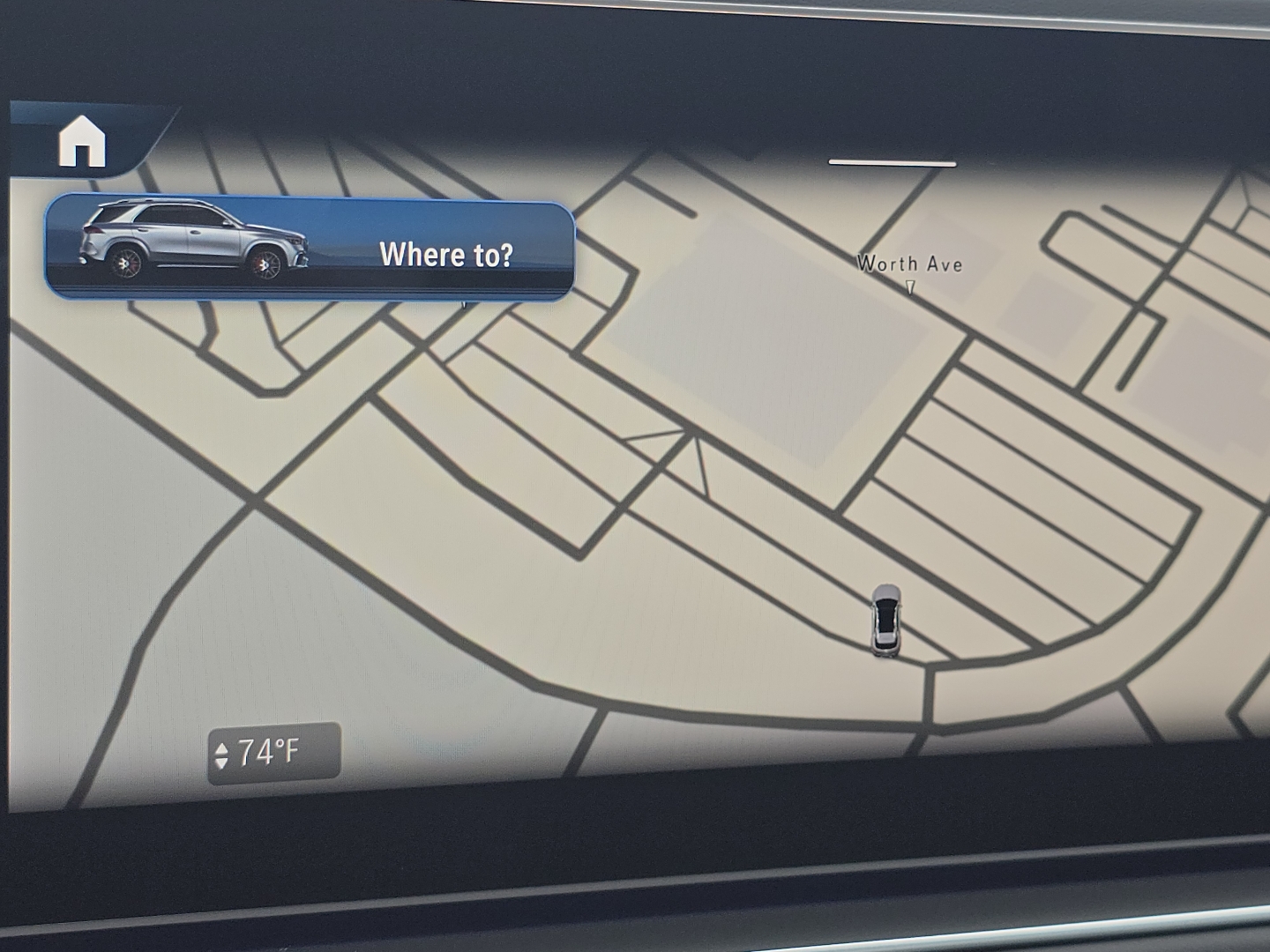Click the Worth Ave pointer triangle marker
Viewport: 1270px width, 952px height.
909,288
